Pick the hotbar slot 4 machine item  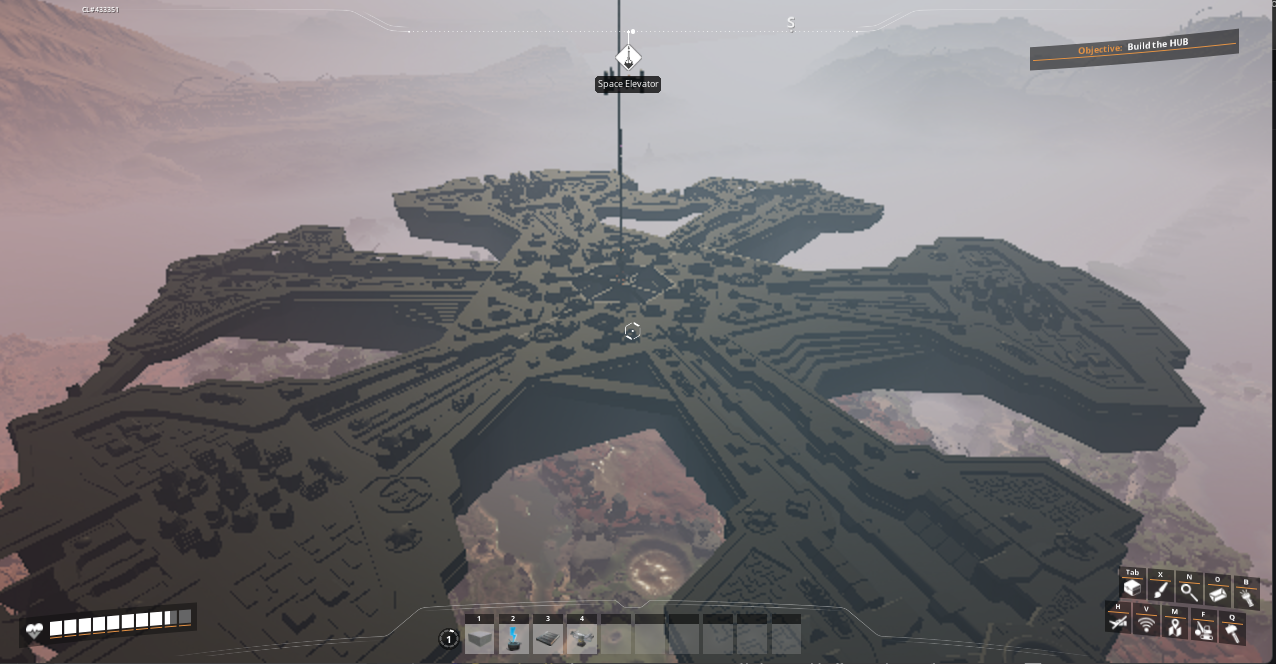[582, 638]
